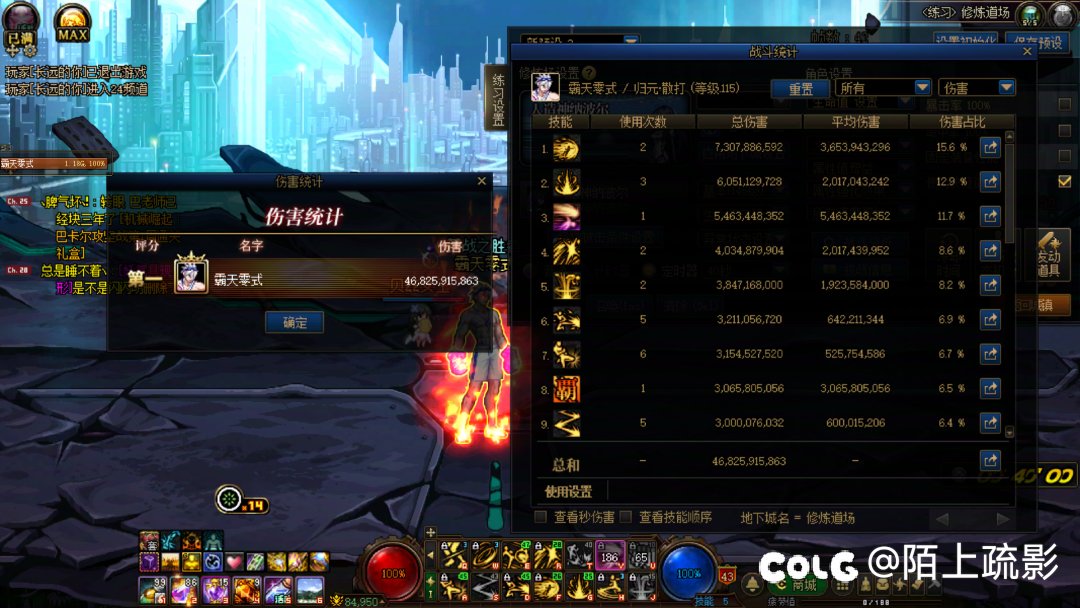Select the rank 8 霸 skill icon
The width and height of the screenshot is (1080, 608).
click(566, 389)
